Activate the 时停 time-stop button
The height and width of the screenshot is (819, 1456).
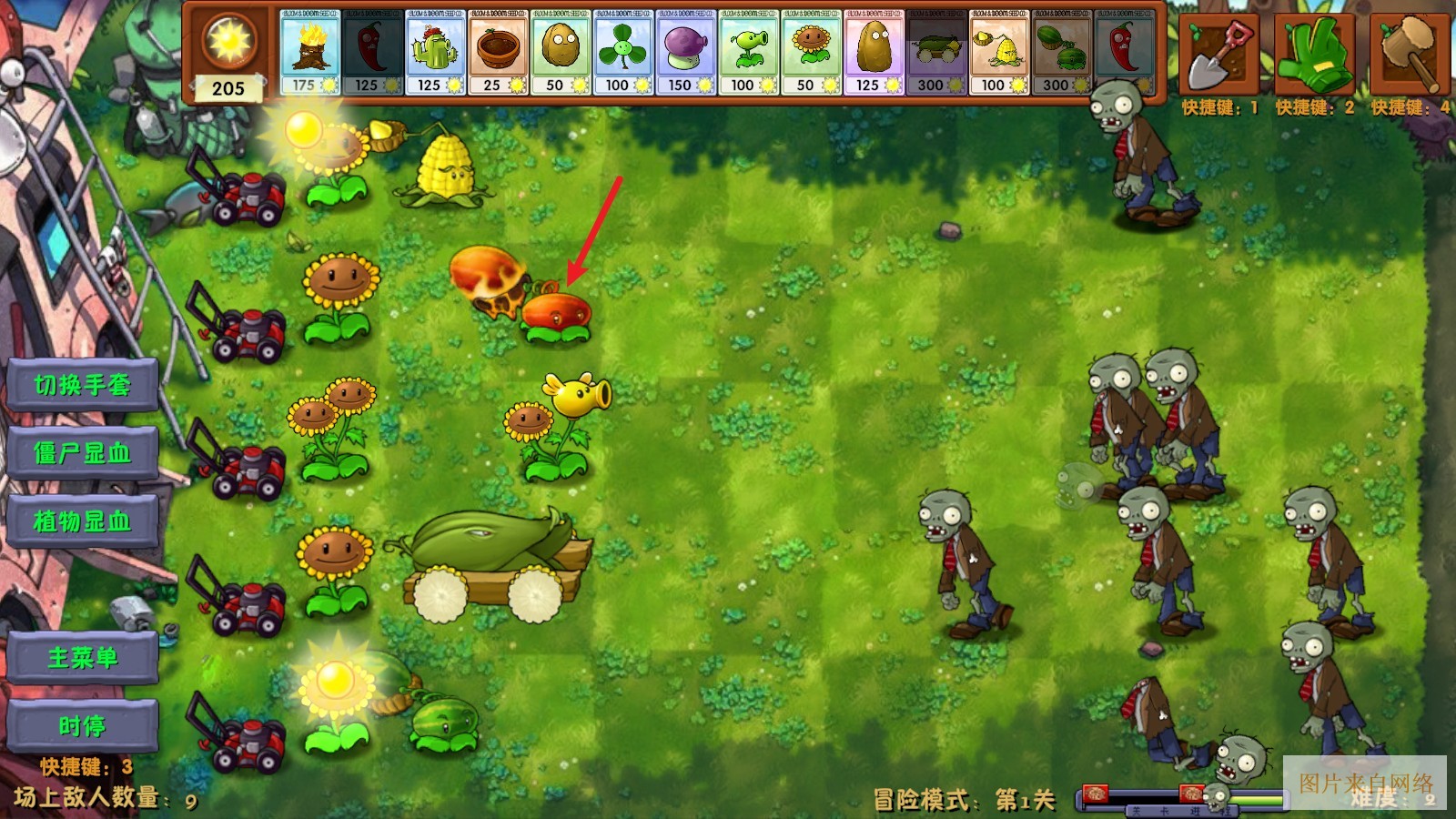pos(82,725)
